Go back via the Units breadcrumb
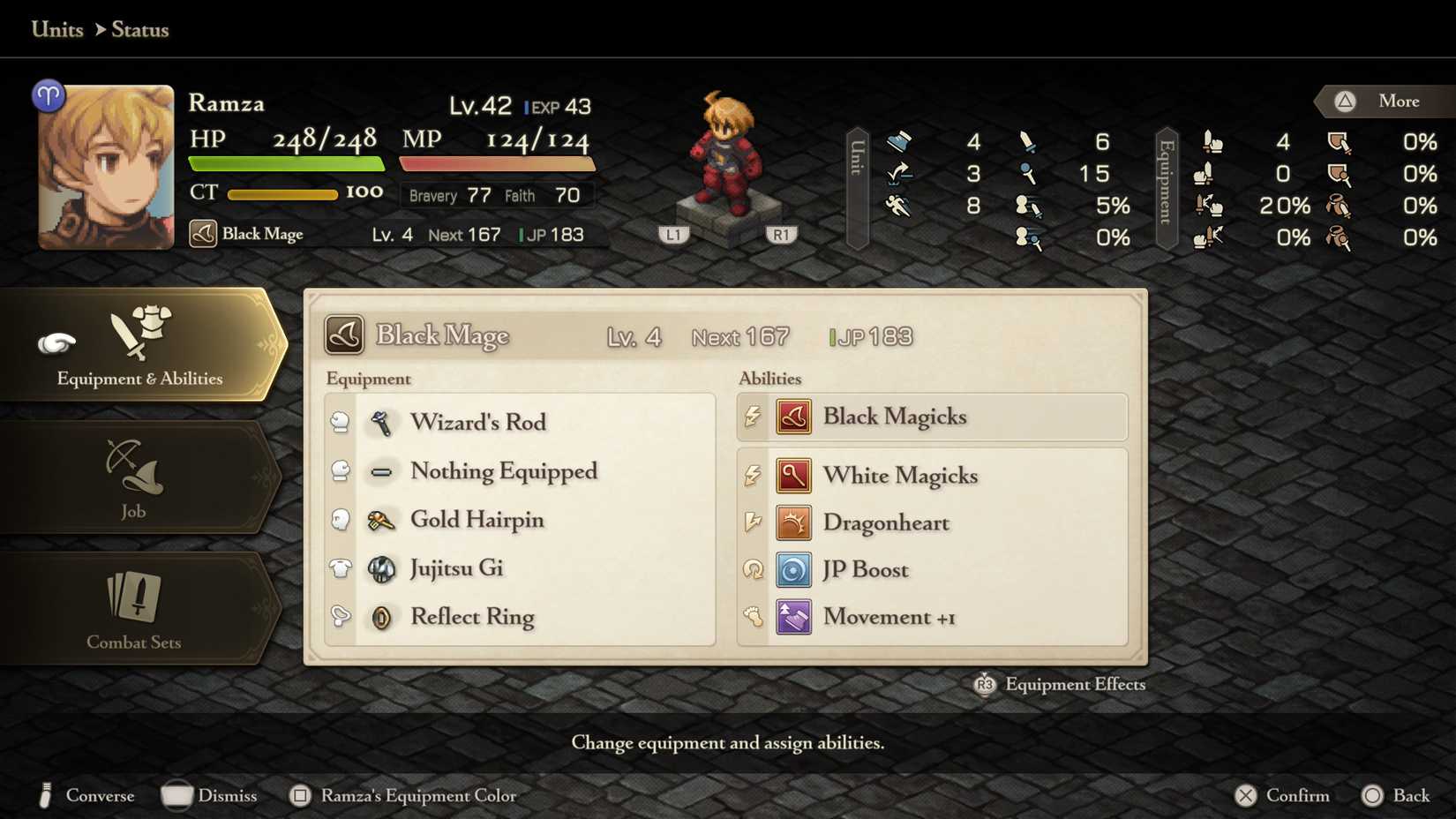Image resolution: width=1456 pixels, height=819 pixels. tap(56, 29)
